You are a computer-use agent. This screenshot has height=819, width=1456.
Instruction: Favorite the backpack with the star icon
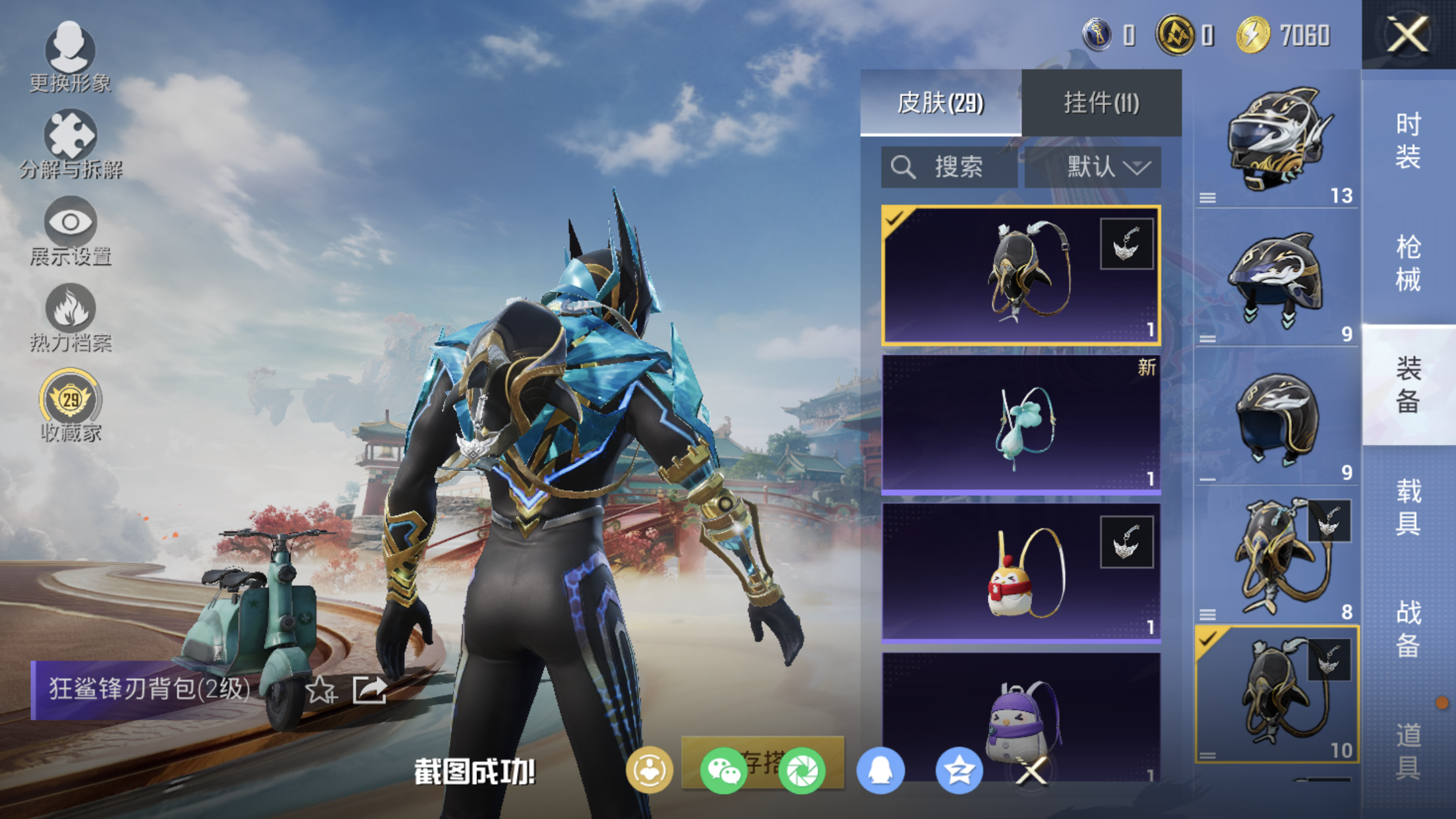tap(321, 690)
